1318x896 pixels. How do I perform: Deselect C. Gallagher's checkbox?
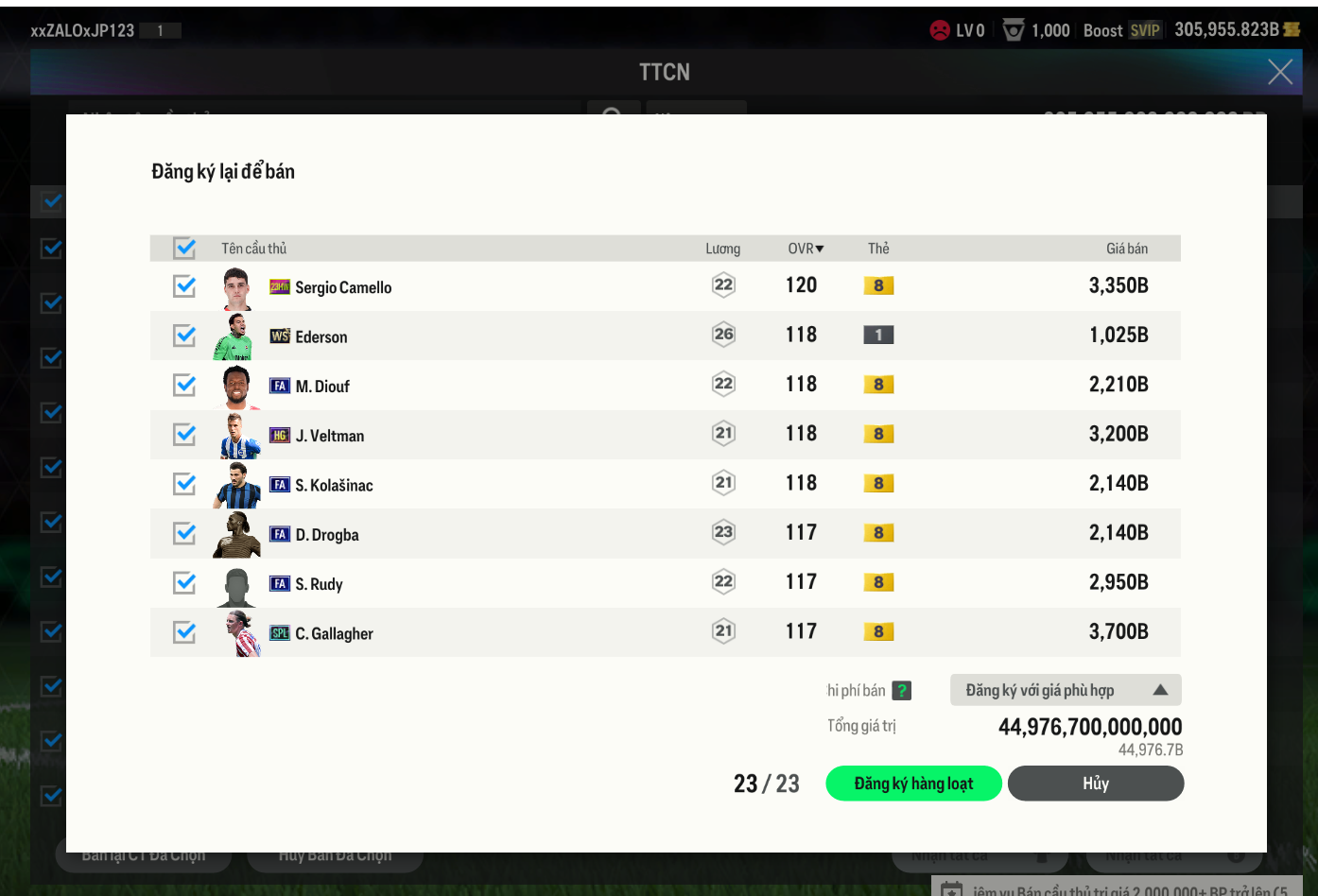184,632
